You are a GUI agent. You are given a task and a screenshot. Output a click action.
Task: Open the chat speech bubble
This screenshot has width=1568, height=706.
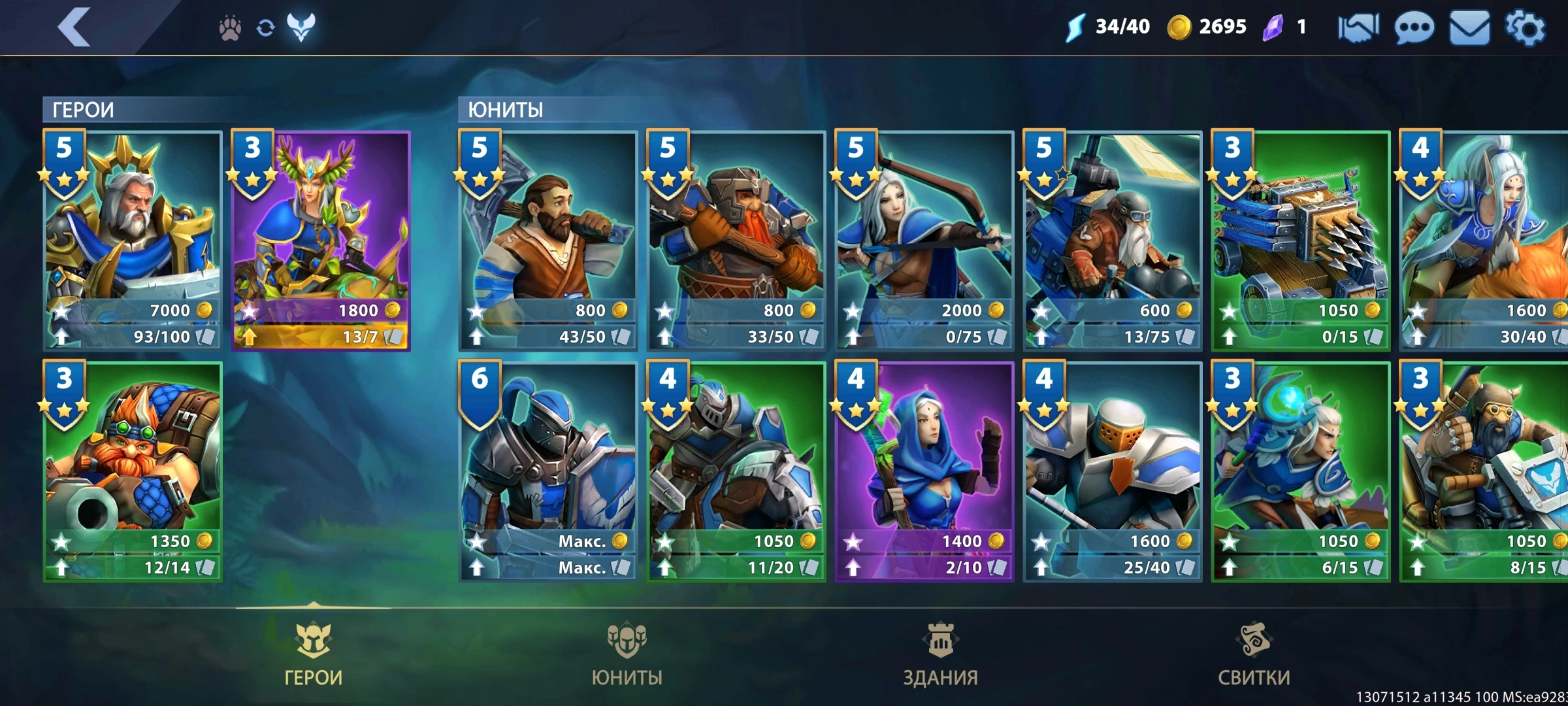pos(1414,28)
